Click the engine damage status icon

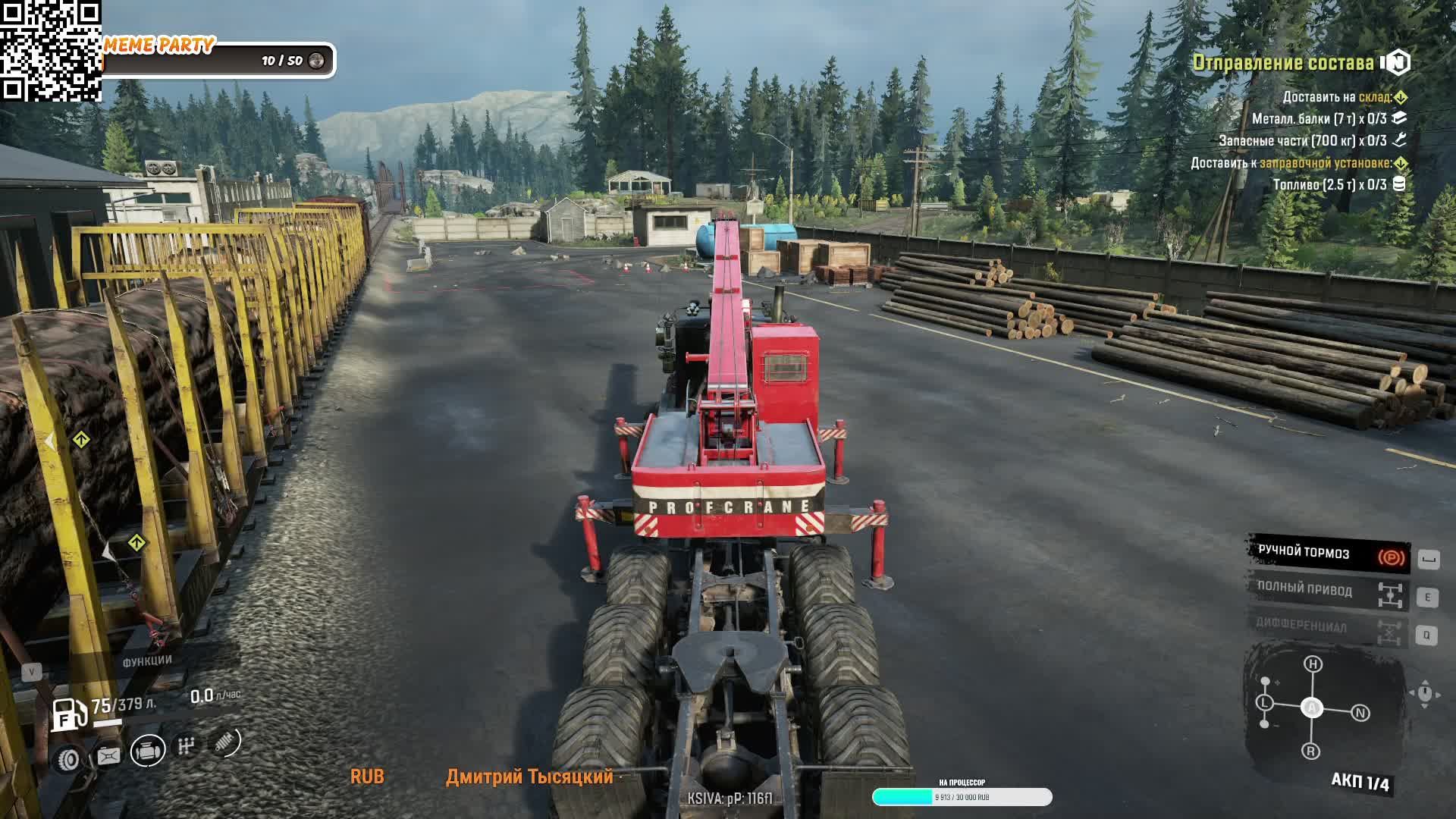point(148,751)
